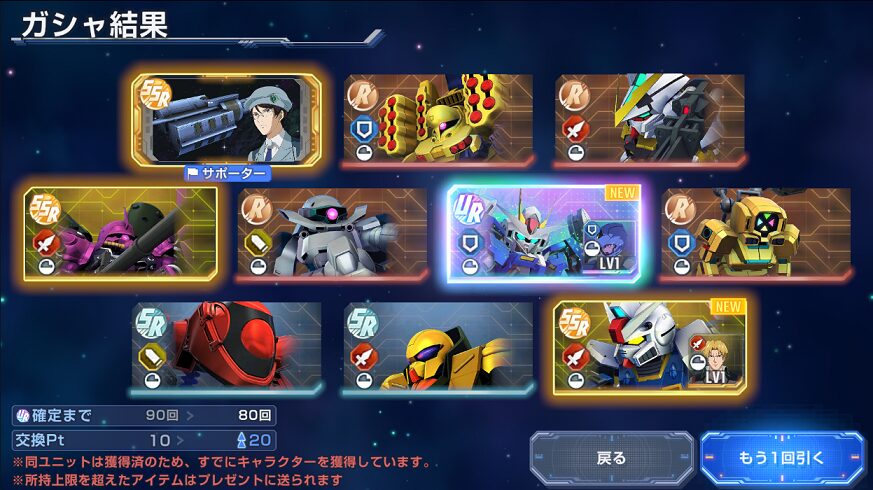This screenshot has height=490, width=873.
Task: Open the SR yellow-helmet mobile suit card
Action: [x=438, y=346]
